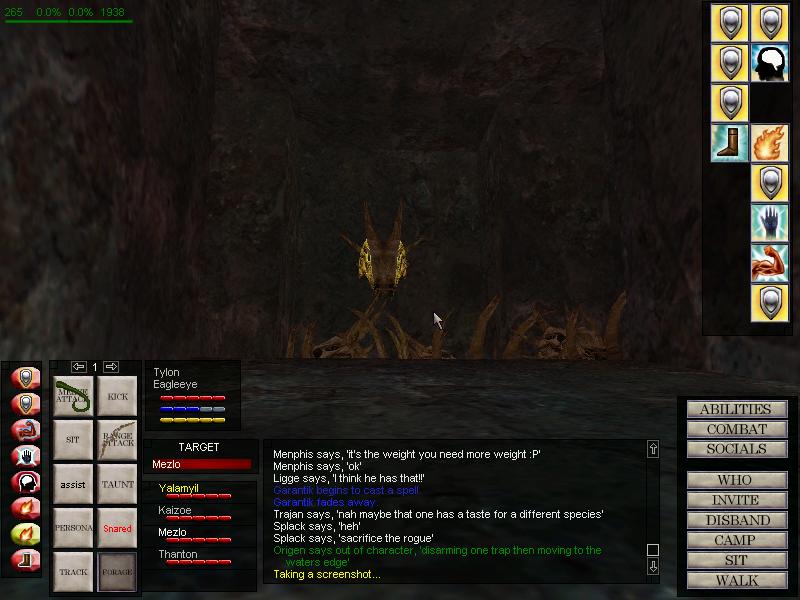Activate the Melee Attack hotkey
800x600 pixels.
[x=73, y=396]
